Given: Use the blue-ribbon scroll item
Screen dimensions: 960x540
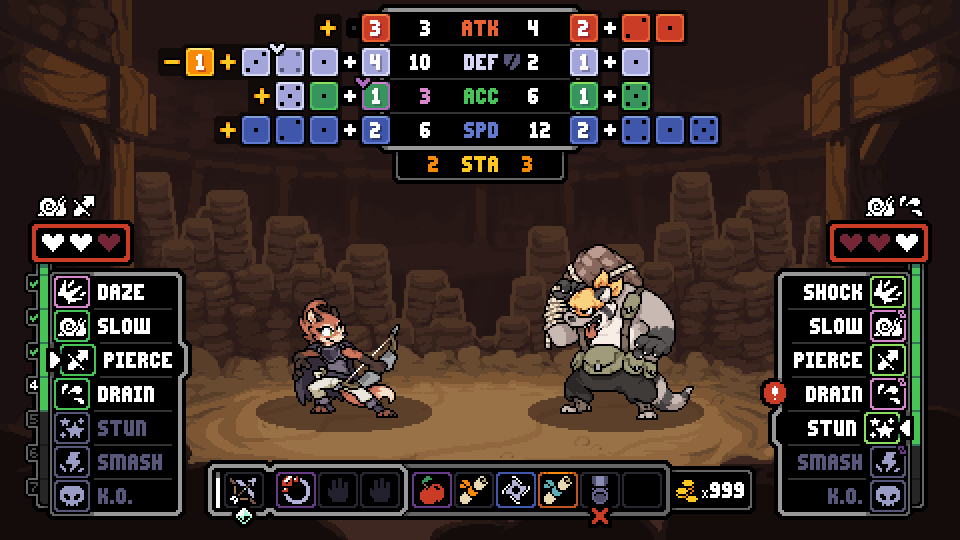Looking at the screenshot, I should 557,490.
